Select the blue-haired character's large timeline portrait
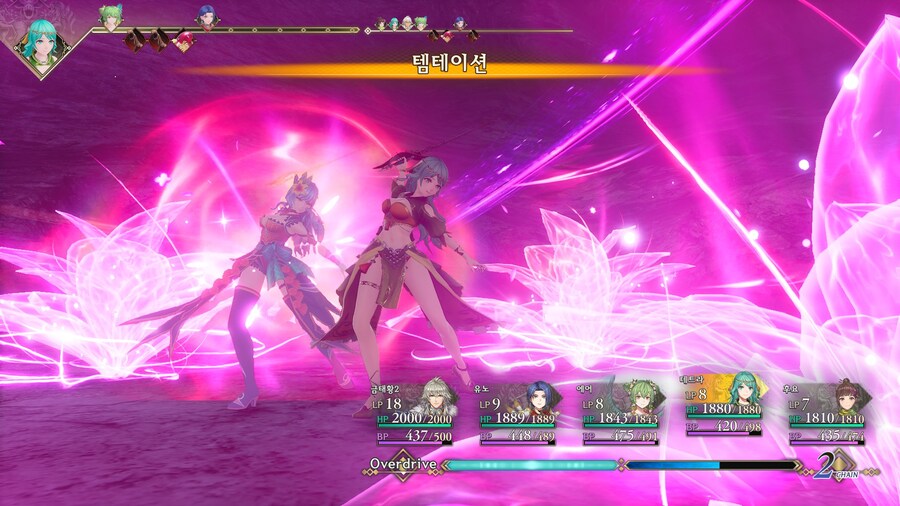900x506 pixels. (206, 16)
